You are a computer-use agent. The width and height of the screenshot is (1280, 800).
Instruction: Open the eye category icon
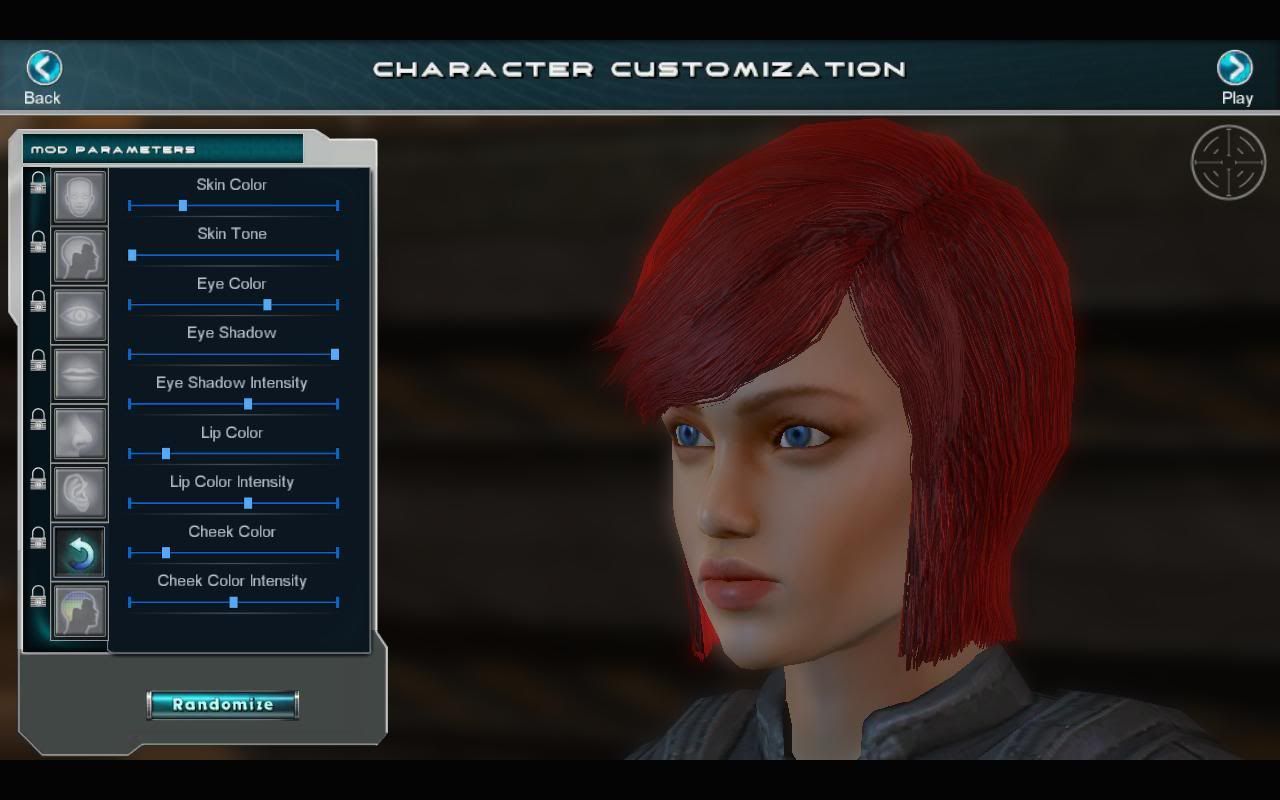(x=80, y=315)
